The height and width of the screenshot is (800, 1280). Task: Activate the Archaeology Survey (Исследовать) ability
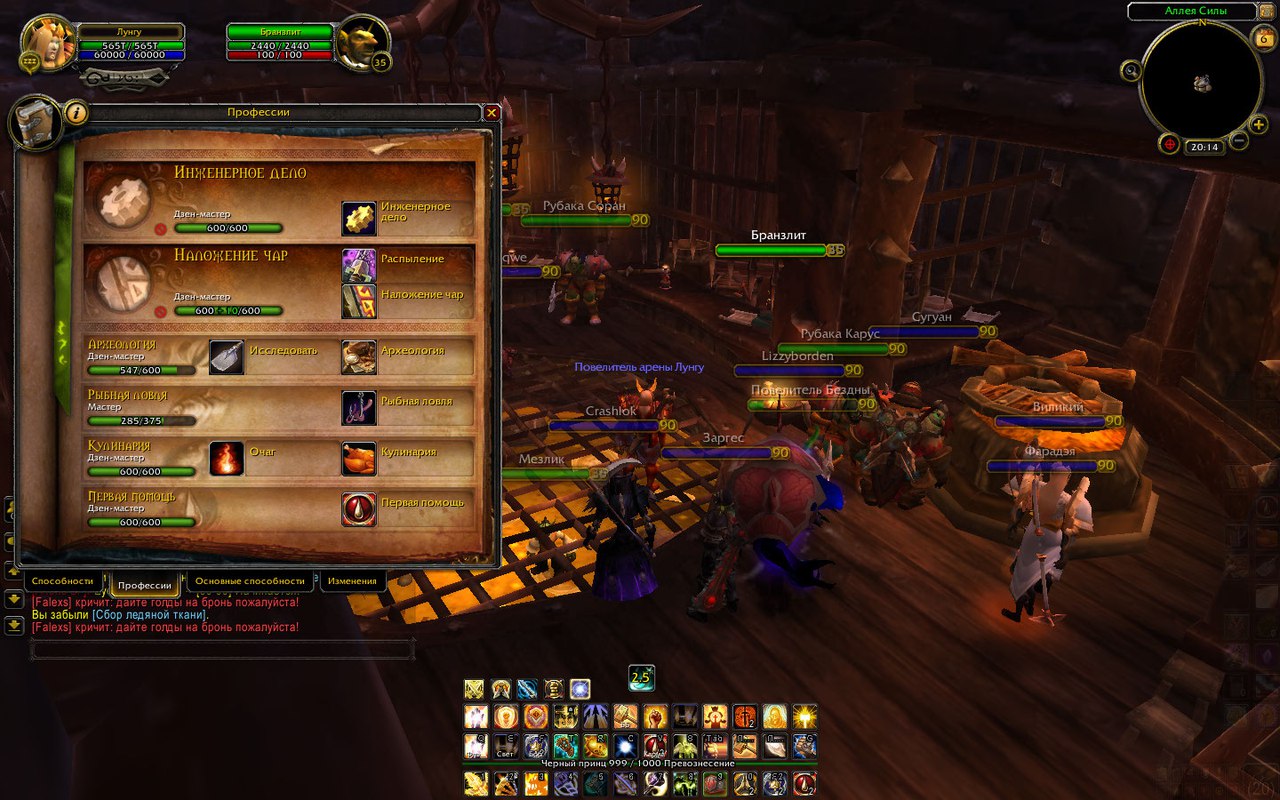(226, 357)
